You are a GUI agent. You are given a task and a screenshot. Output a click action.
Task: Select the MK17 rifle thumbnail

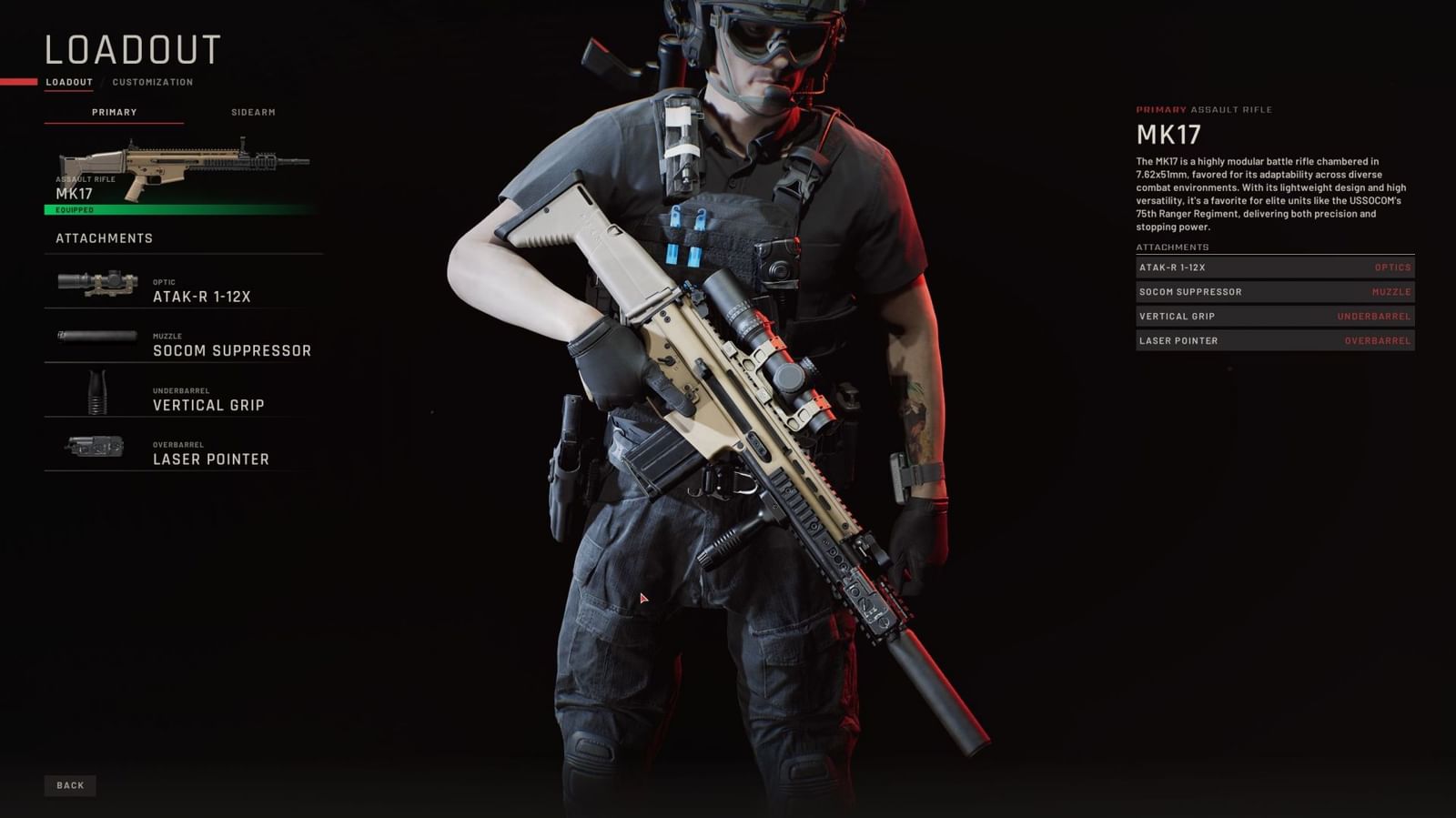pos(182,159)
